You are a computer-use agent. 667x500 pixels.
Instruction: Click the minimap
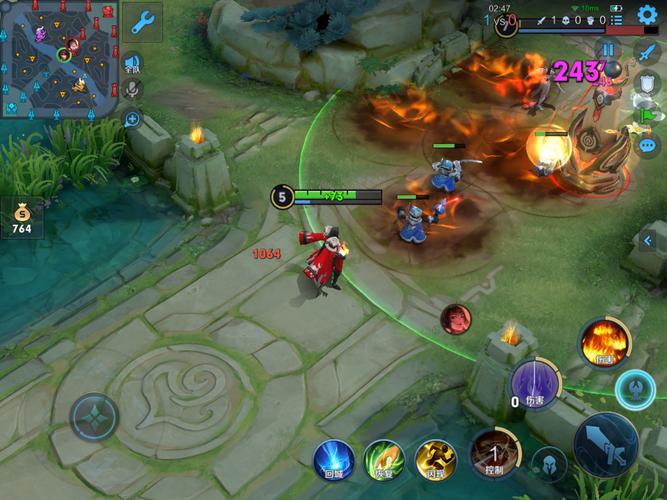(x=59, y=57)
